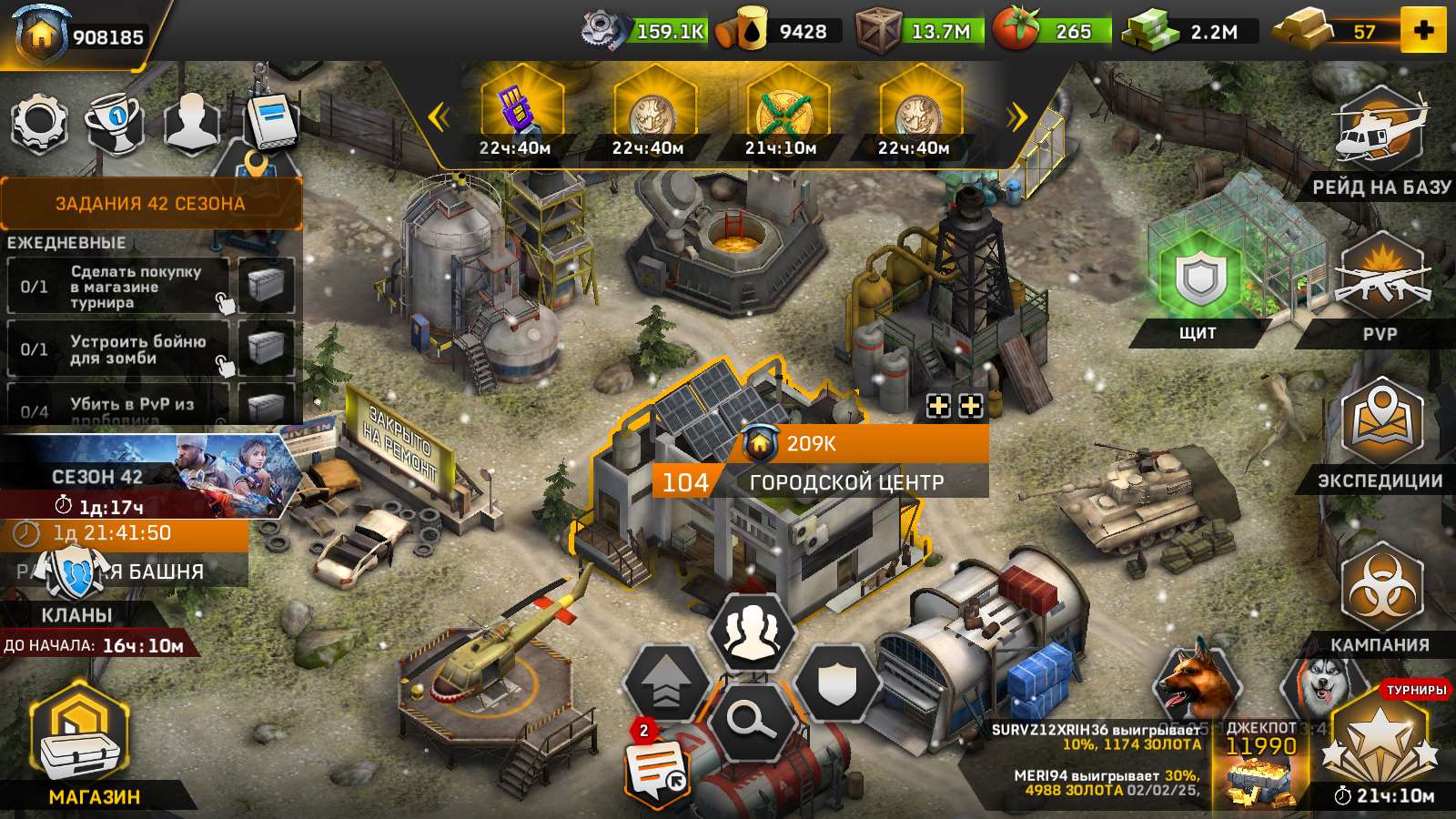Open Season 42 tasks banner
Viewport: 1456px width, 819px height.
click(x=151, y=203)
